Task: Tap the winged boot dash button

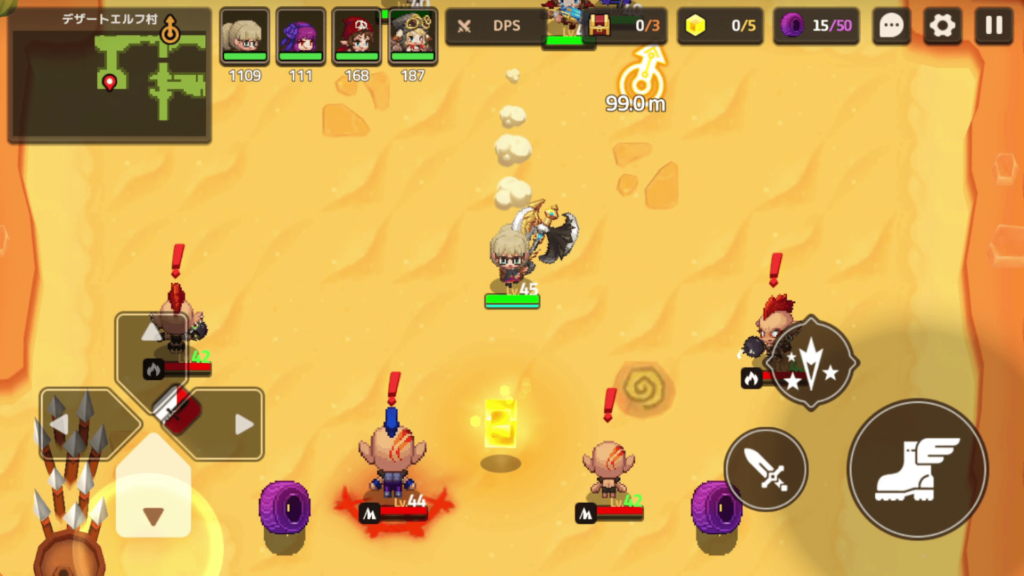Action: (x=917, y=468)
